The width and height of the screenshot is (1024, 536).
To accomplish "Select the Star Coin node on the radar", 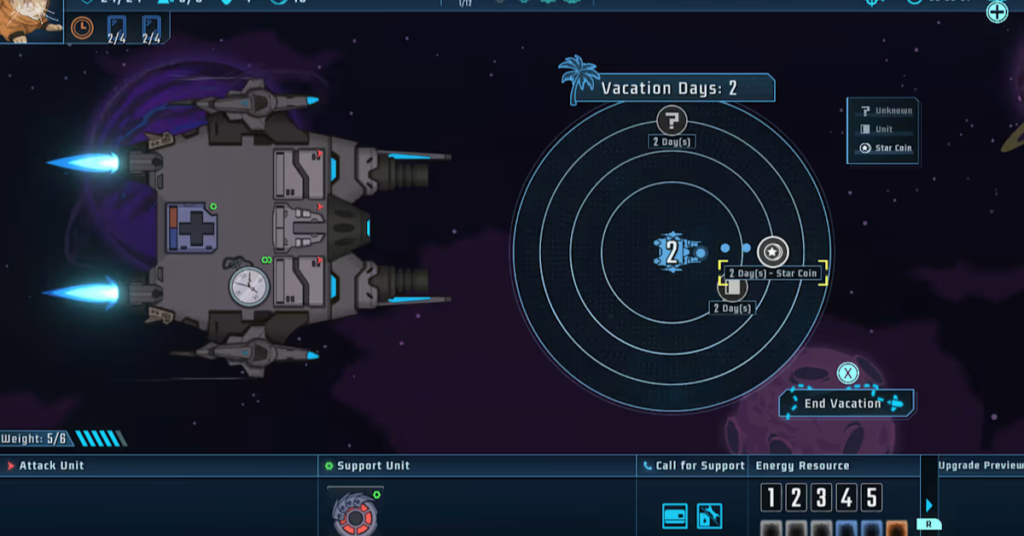I will pyautogui.click(x=773, y=252).
